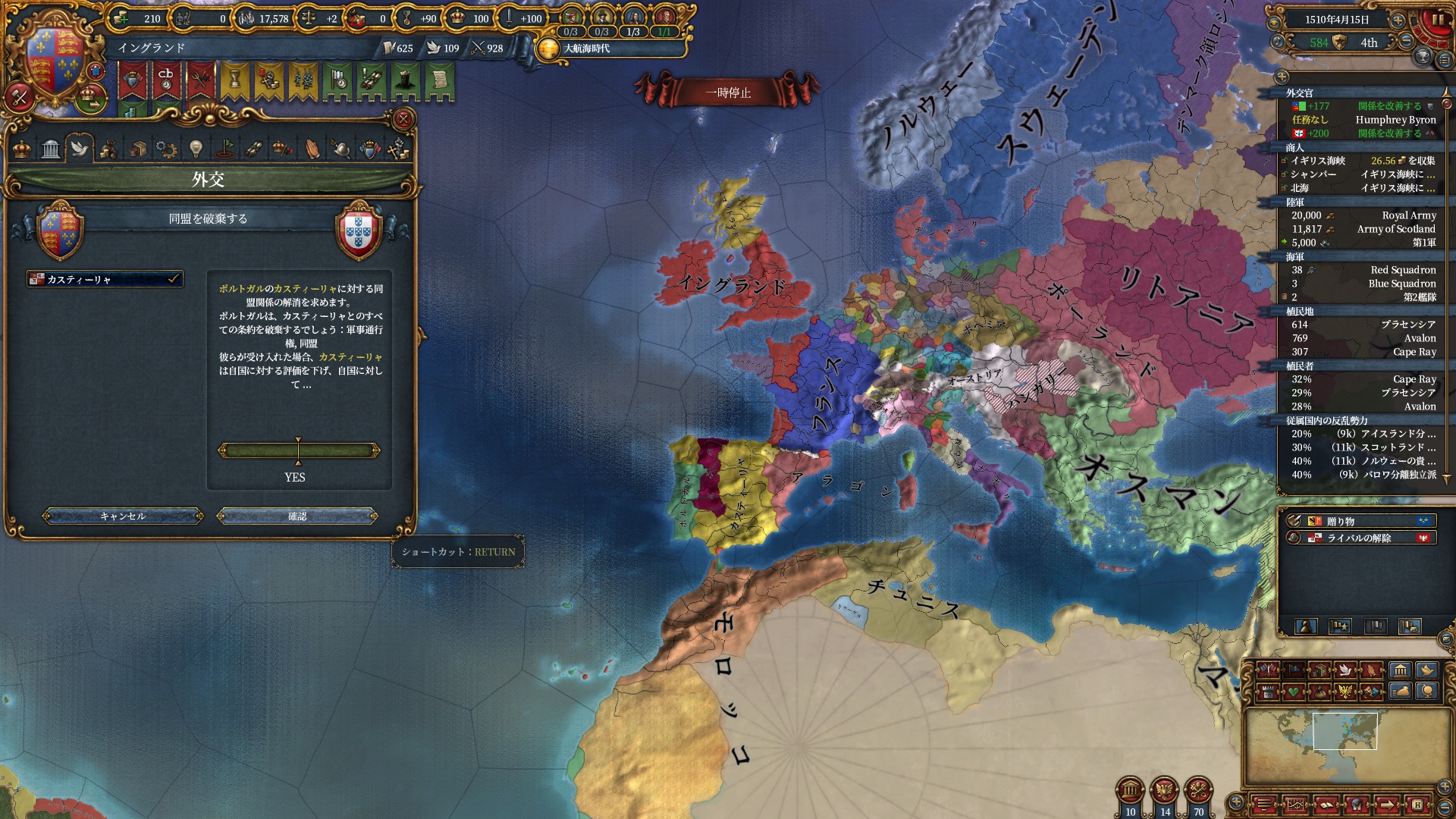Cancel with the キャンセル button
1456x819 pixels.
tap(123, 516)
